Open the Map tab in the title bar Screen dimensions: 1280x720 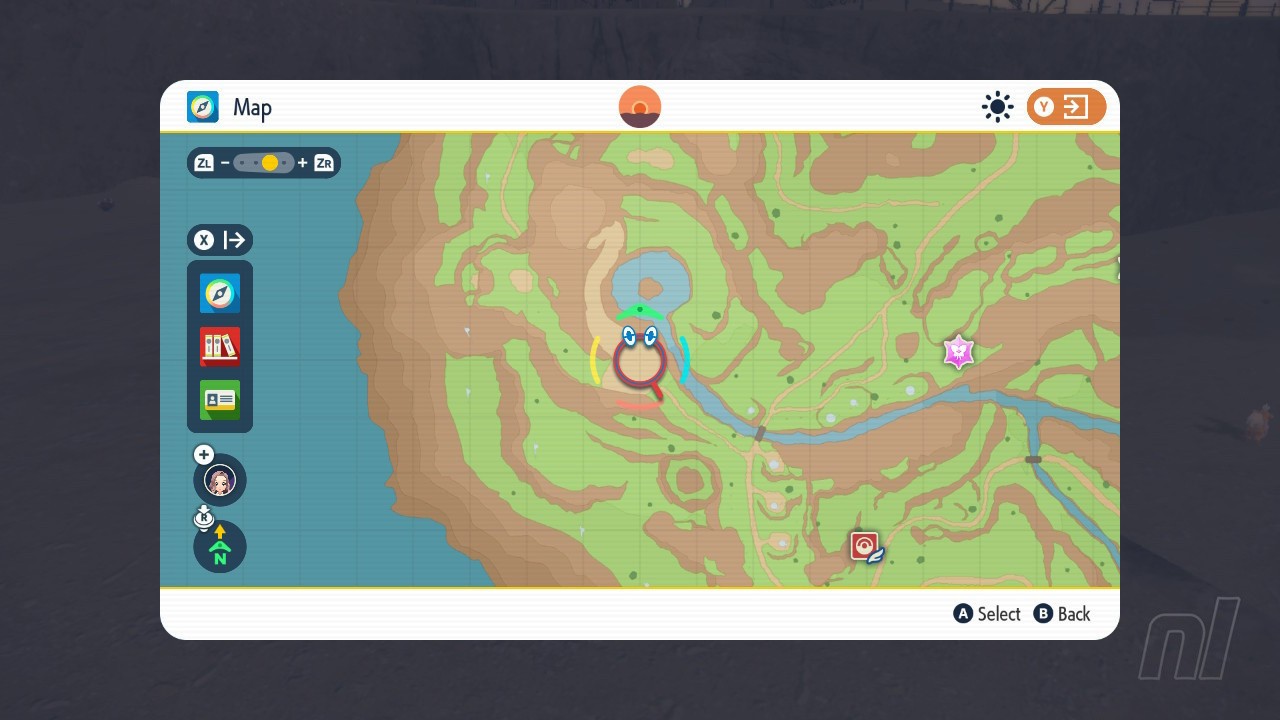[203, 107]
